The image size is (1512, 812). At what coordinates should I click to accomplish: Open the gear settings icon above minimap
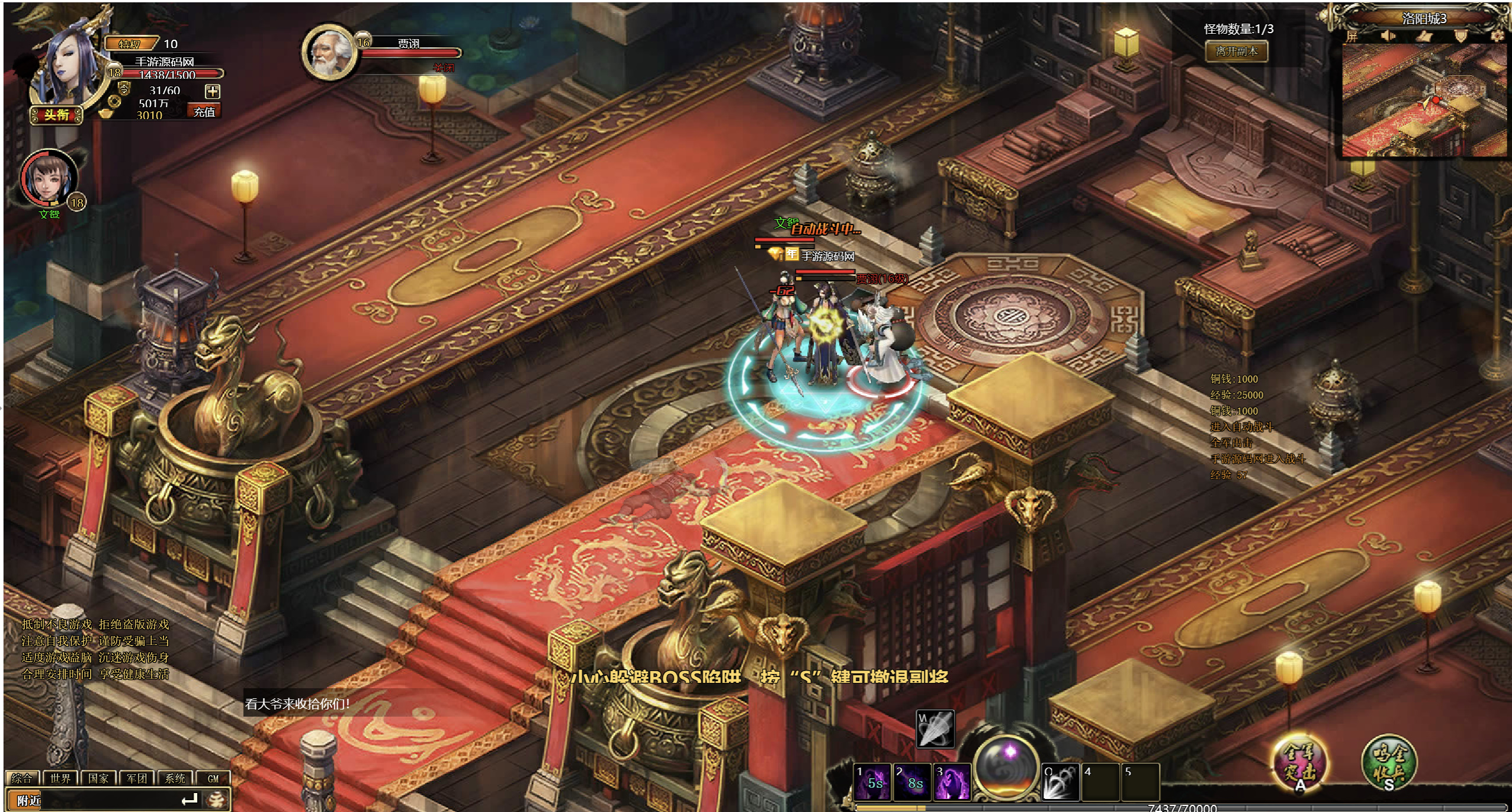coord(1498,36)
